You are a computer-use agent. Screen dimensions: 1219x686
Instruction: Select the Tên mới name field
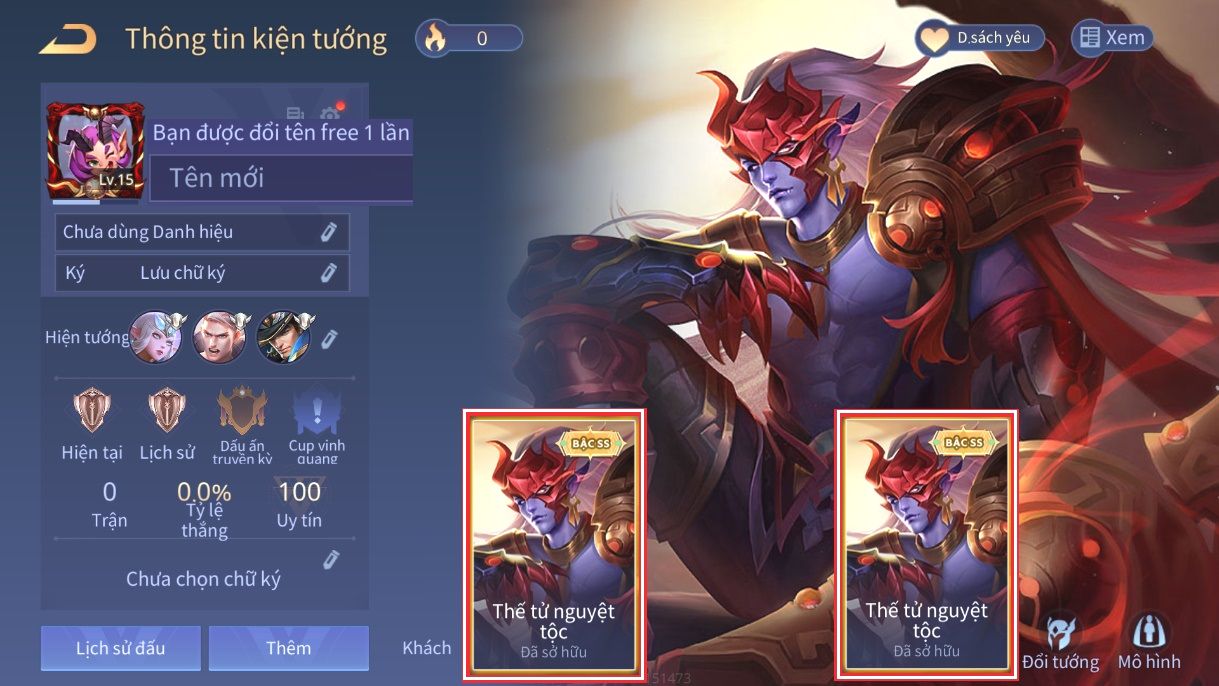tap(282, 179)
